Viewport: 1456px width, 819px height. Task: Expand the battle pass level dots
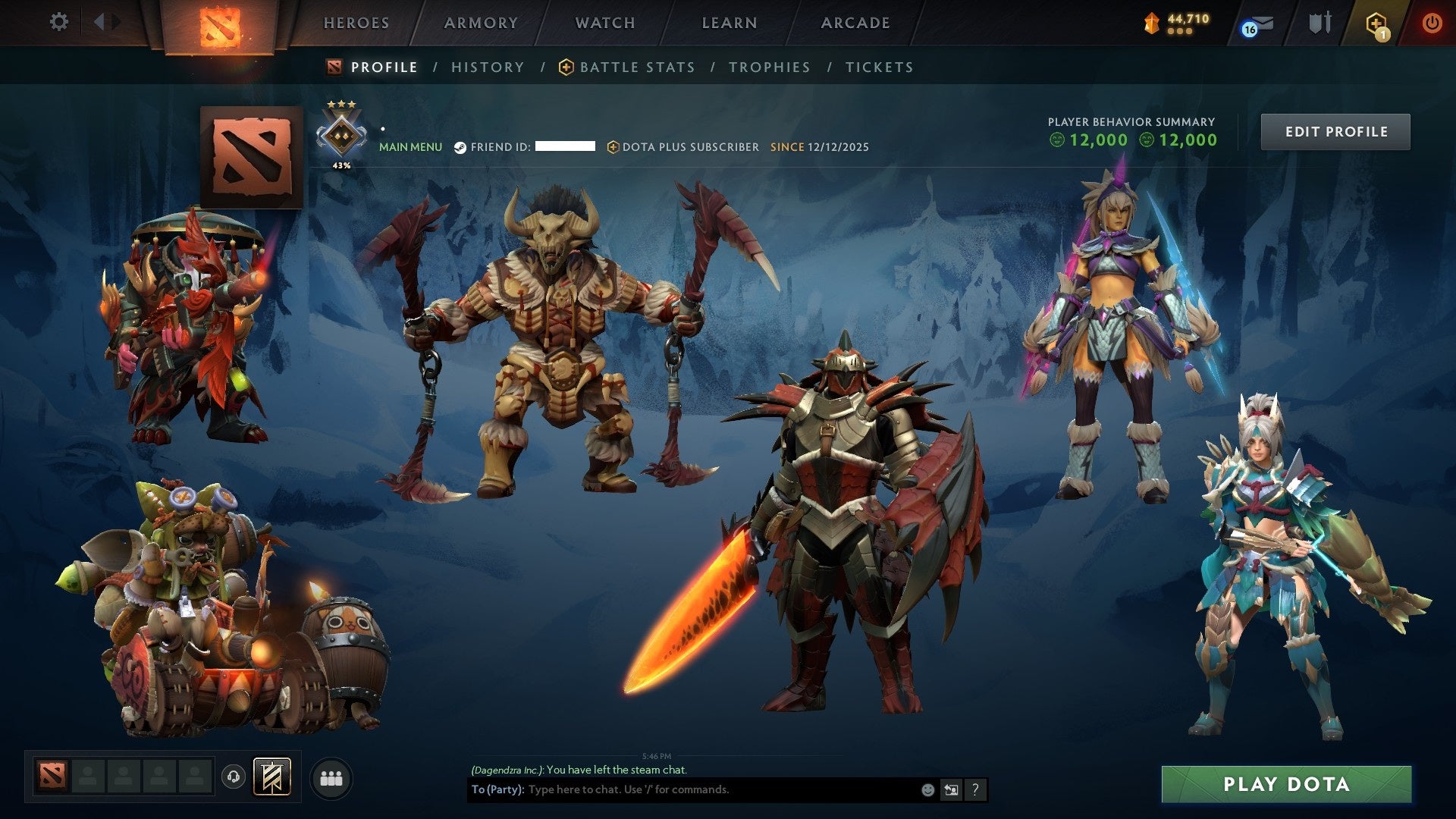point(1180,31)
